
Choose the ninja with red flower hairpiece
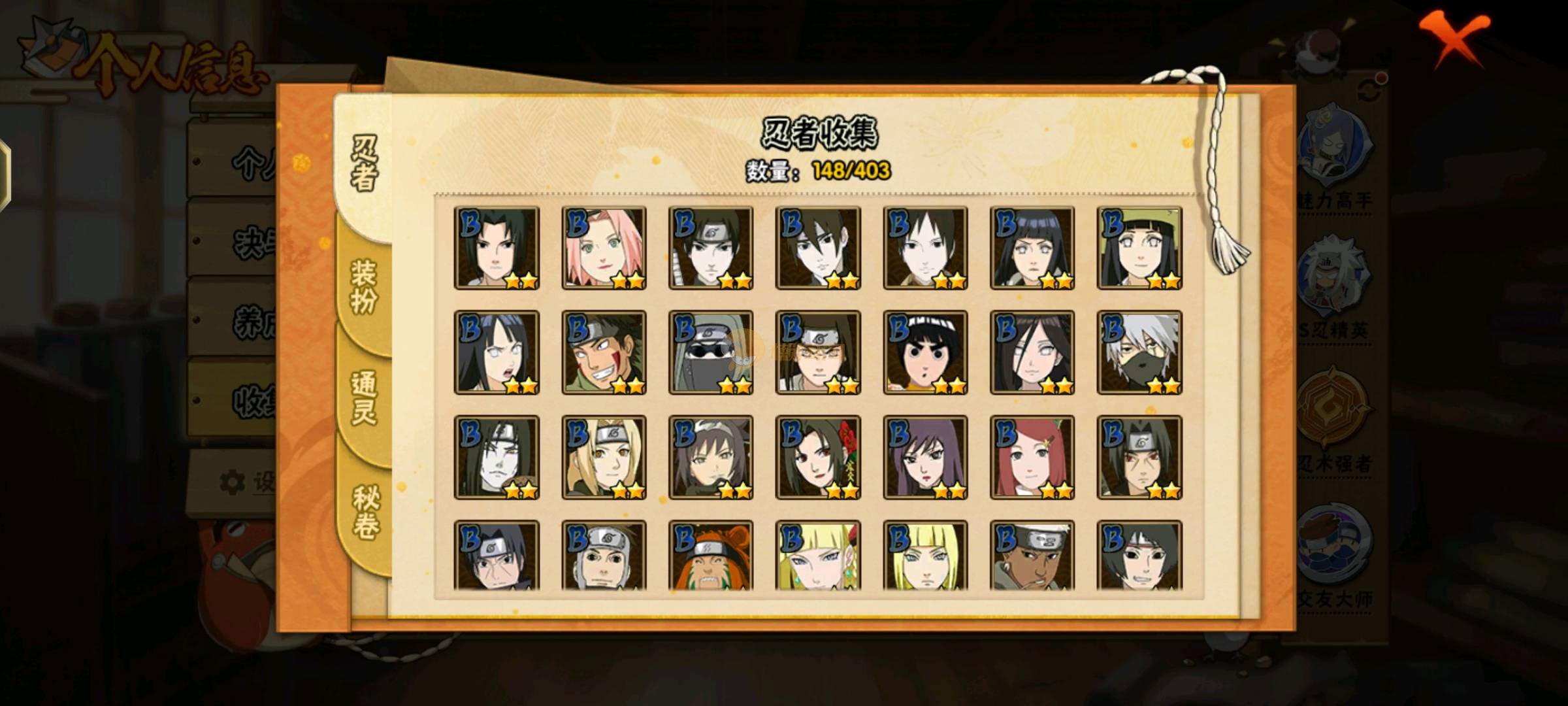[x=818, y=458]
